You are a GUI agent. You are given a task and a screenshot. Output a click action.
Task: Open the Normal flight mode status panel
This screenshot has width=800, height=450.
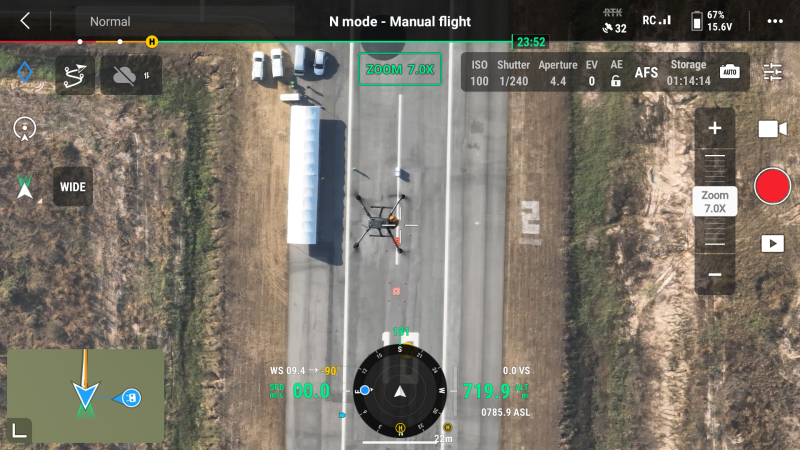coord(110,21)
